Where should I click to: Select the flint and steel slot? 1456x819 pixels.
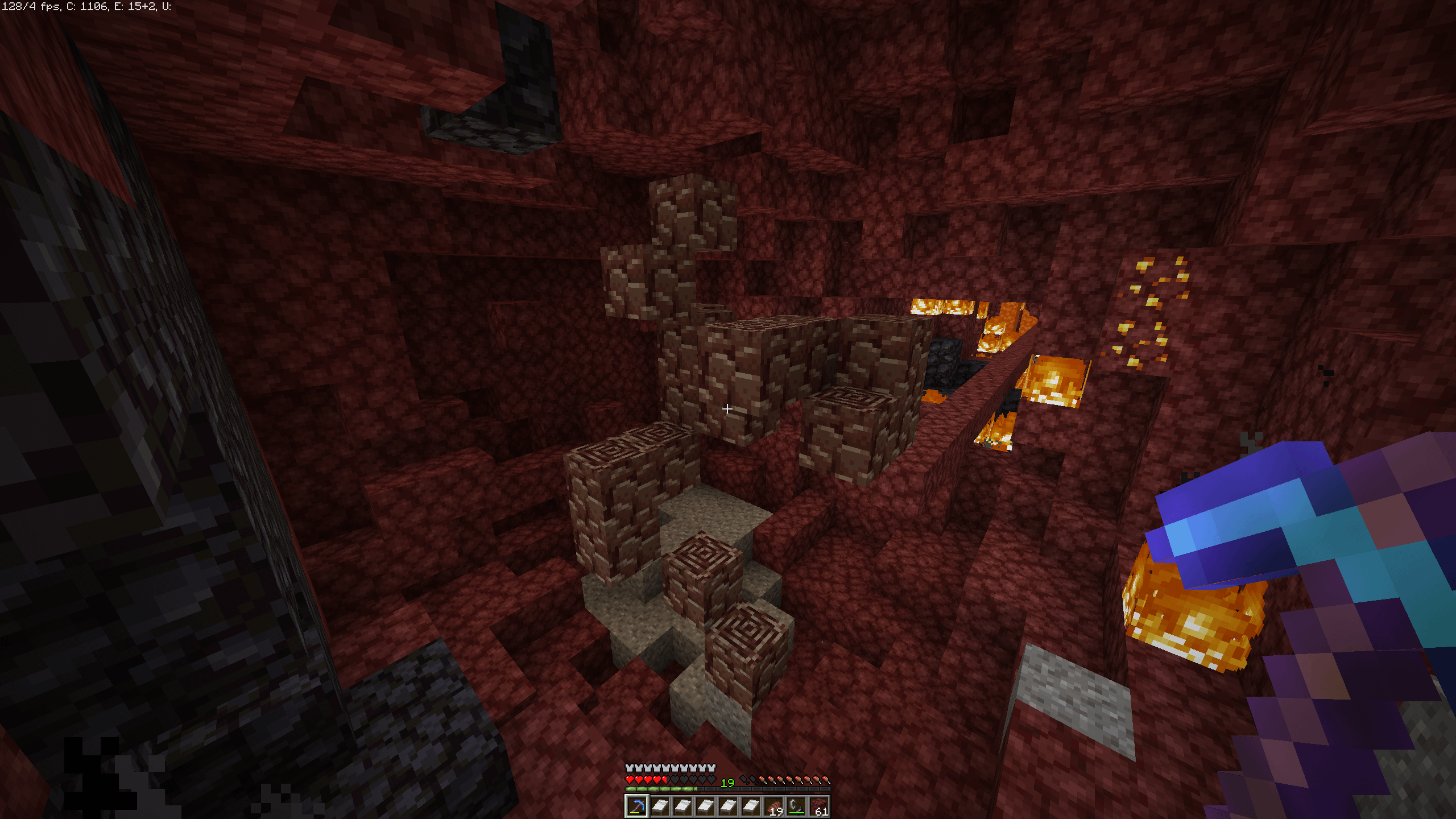pyautogui.click(x=796, y=806)
